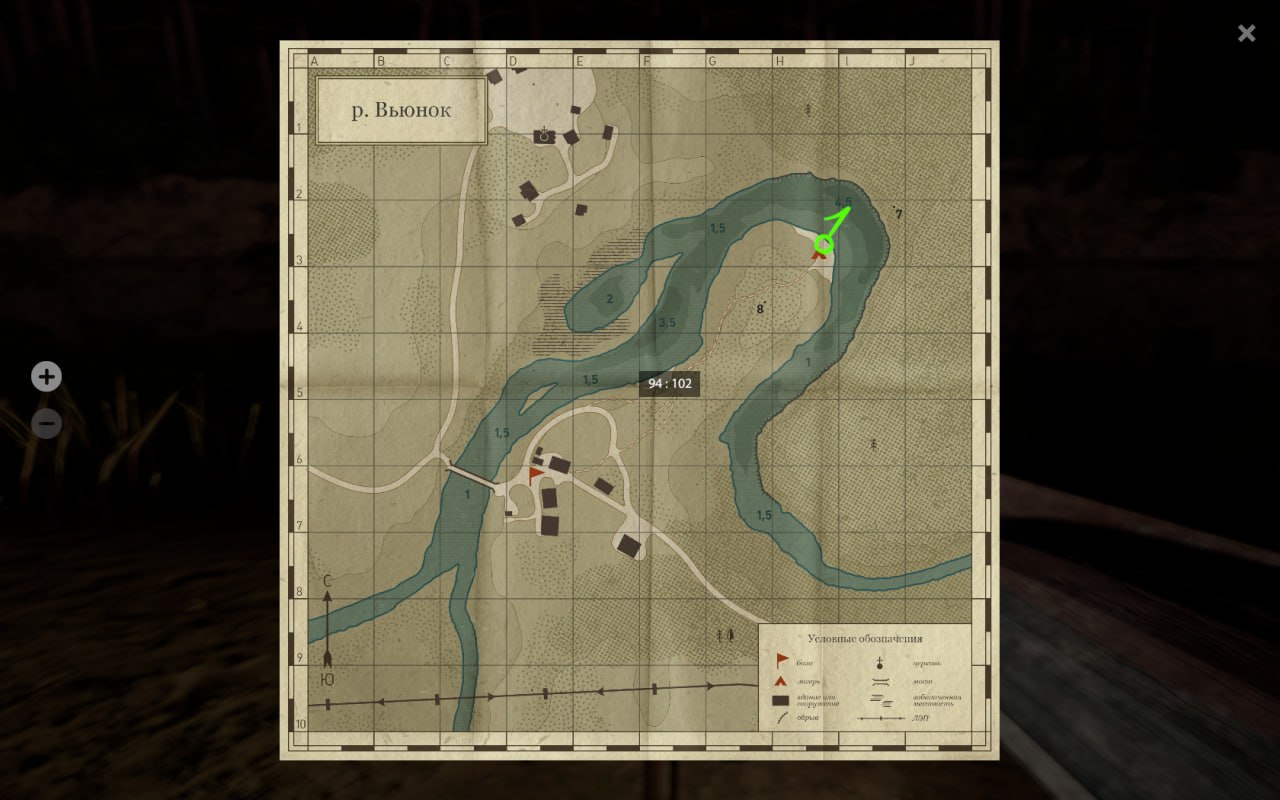Click the depth label '3,5' in the river
1280x800 pixels.
coord(666,322)
